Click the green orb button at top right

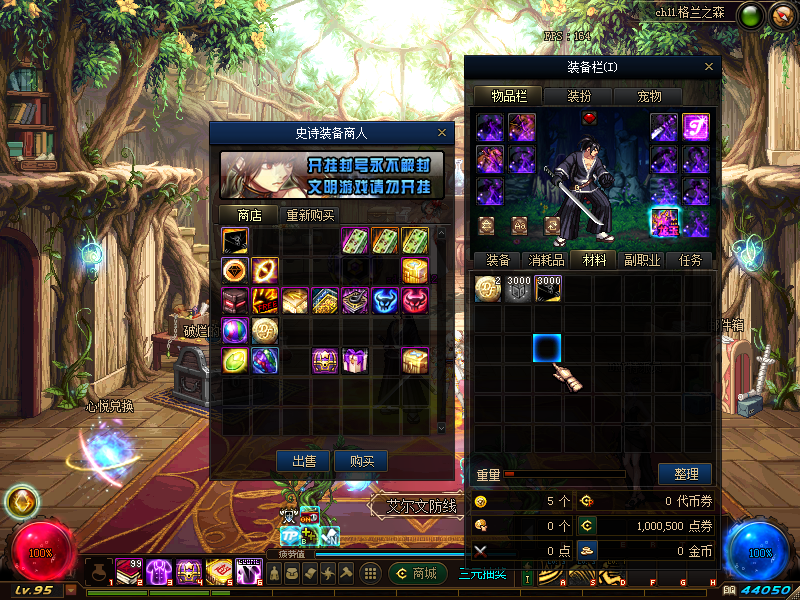point(751,15)
